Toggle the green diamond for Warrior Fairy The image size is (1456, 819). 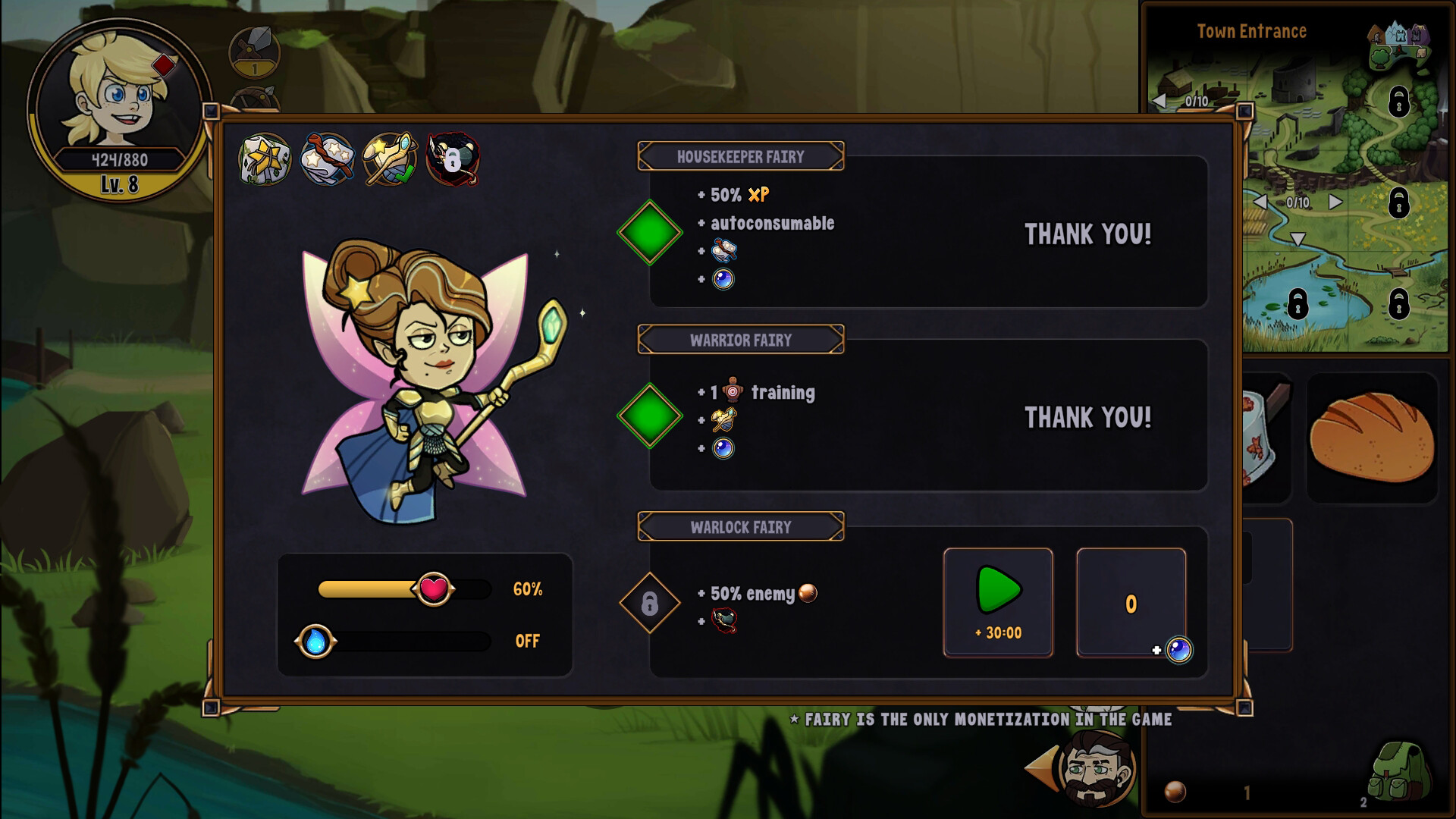point(648,416)
